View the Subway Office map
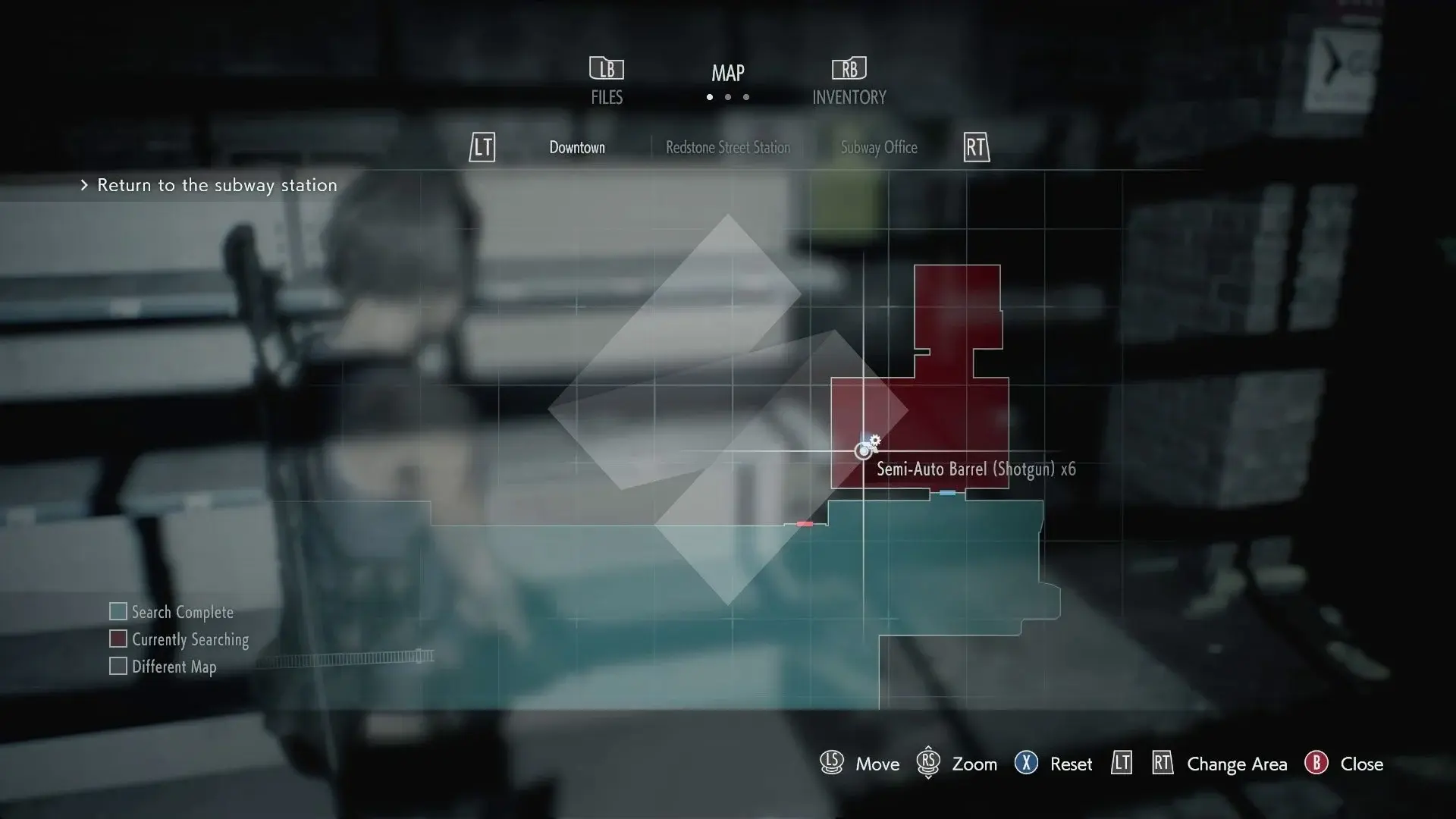 (x=878, y=148)
